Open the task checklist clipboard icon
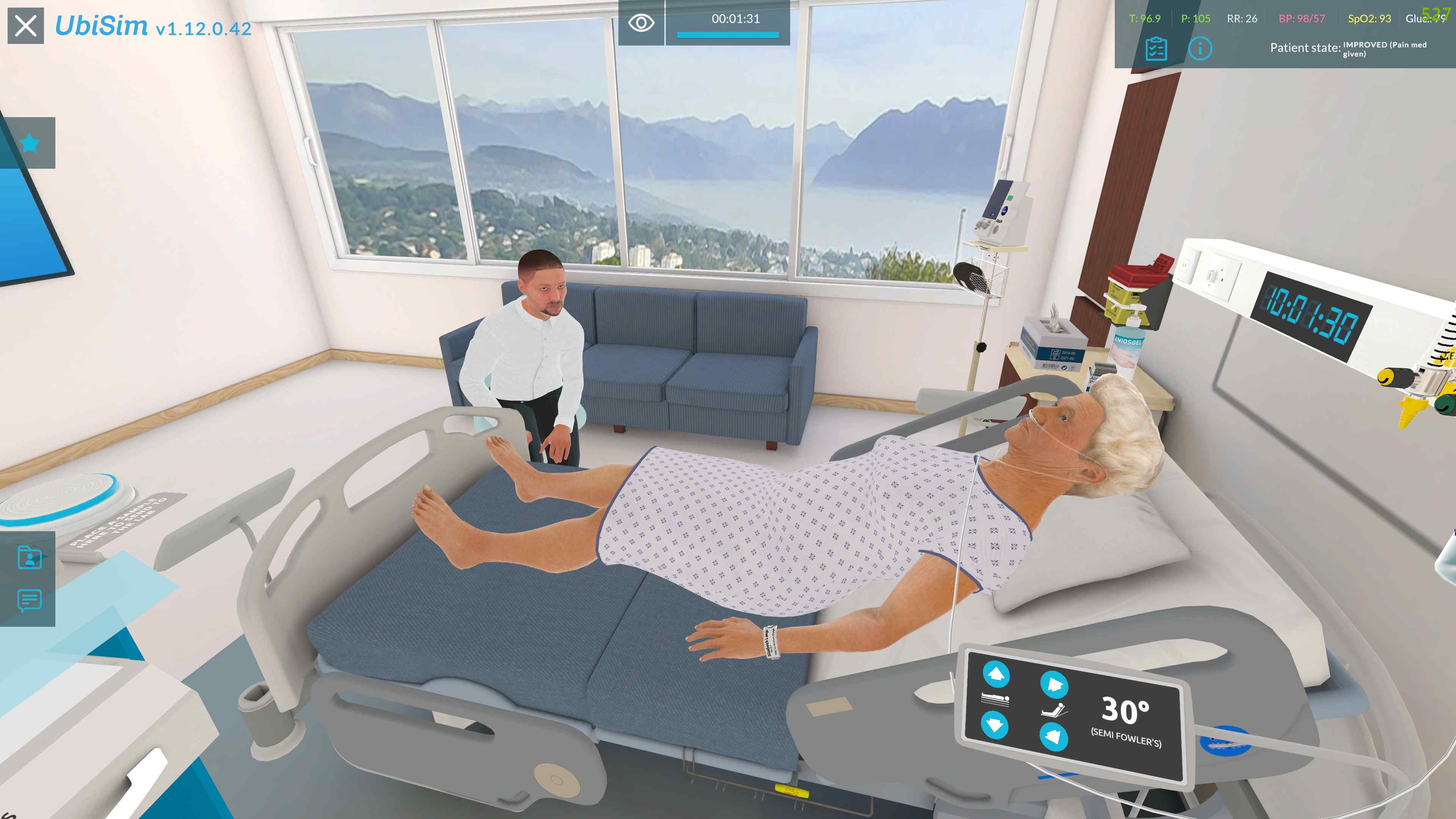This screenshot has width=1456, height=819. click(x=1156, y=50)
